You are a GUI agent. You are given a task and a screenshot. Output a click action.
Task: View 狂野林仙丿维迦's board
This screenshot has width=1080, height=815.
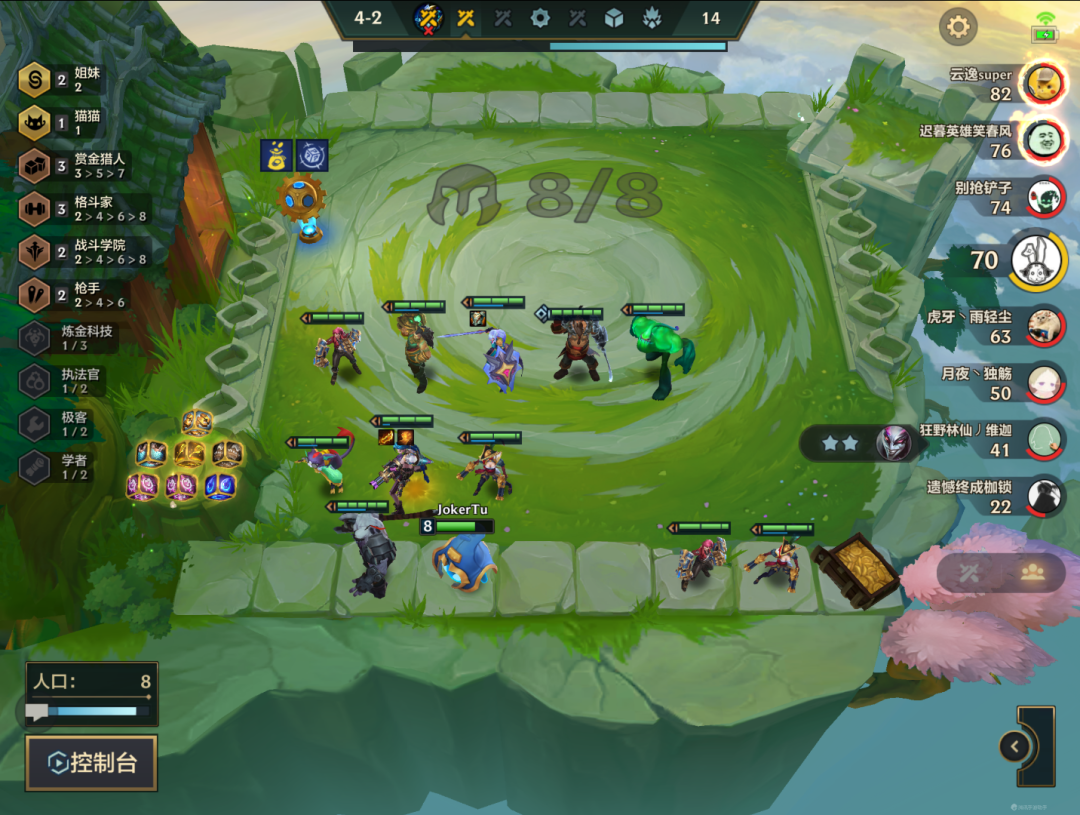(1045, 440)
